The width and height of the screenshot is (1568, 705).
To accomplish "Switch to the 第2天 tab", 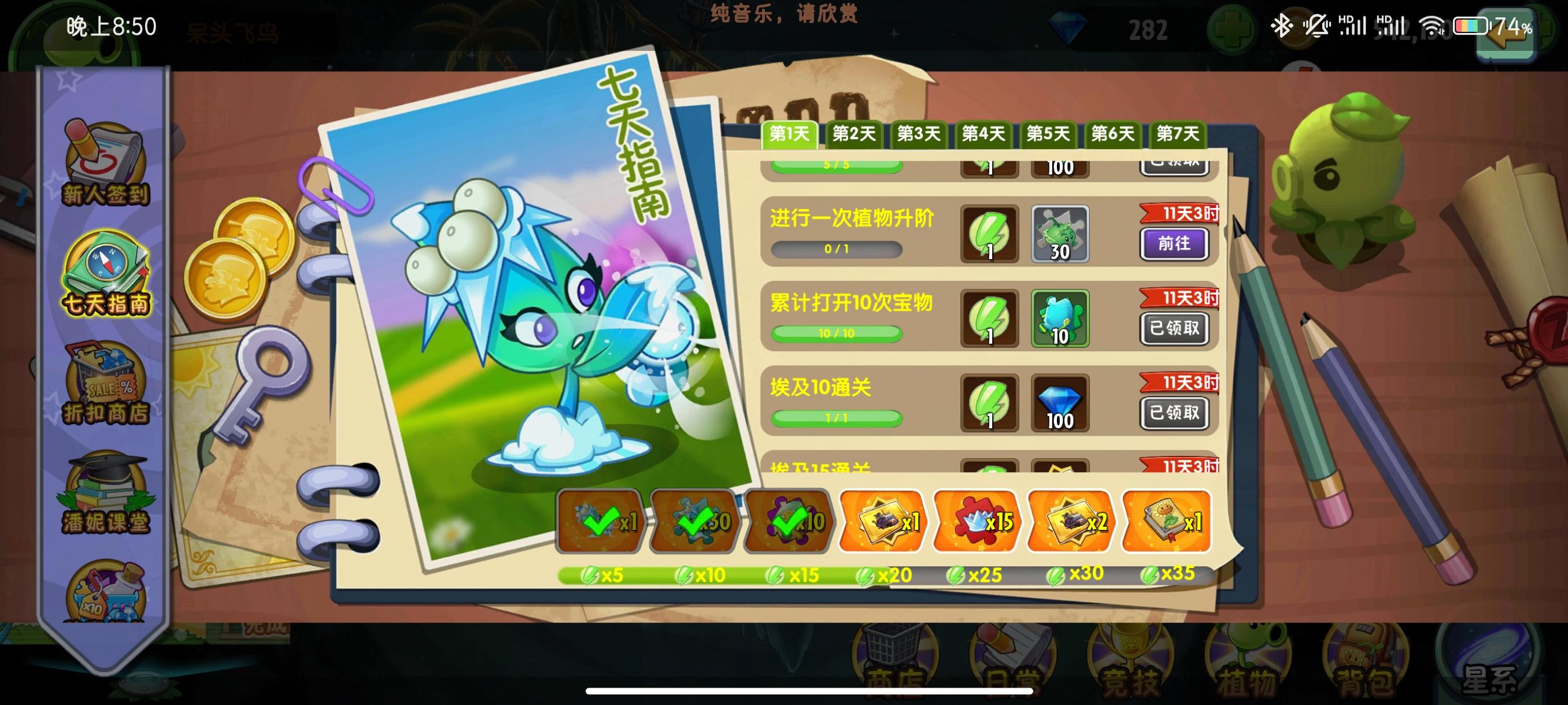I will (x=855, y=135).
